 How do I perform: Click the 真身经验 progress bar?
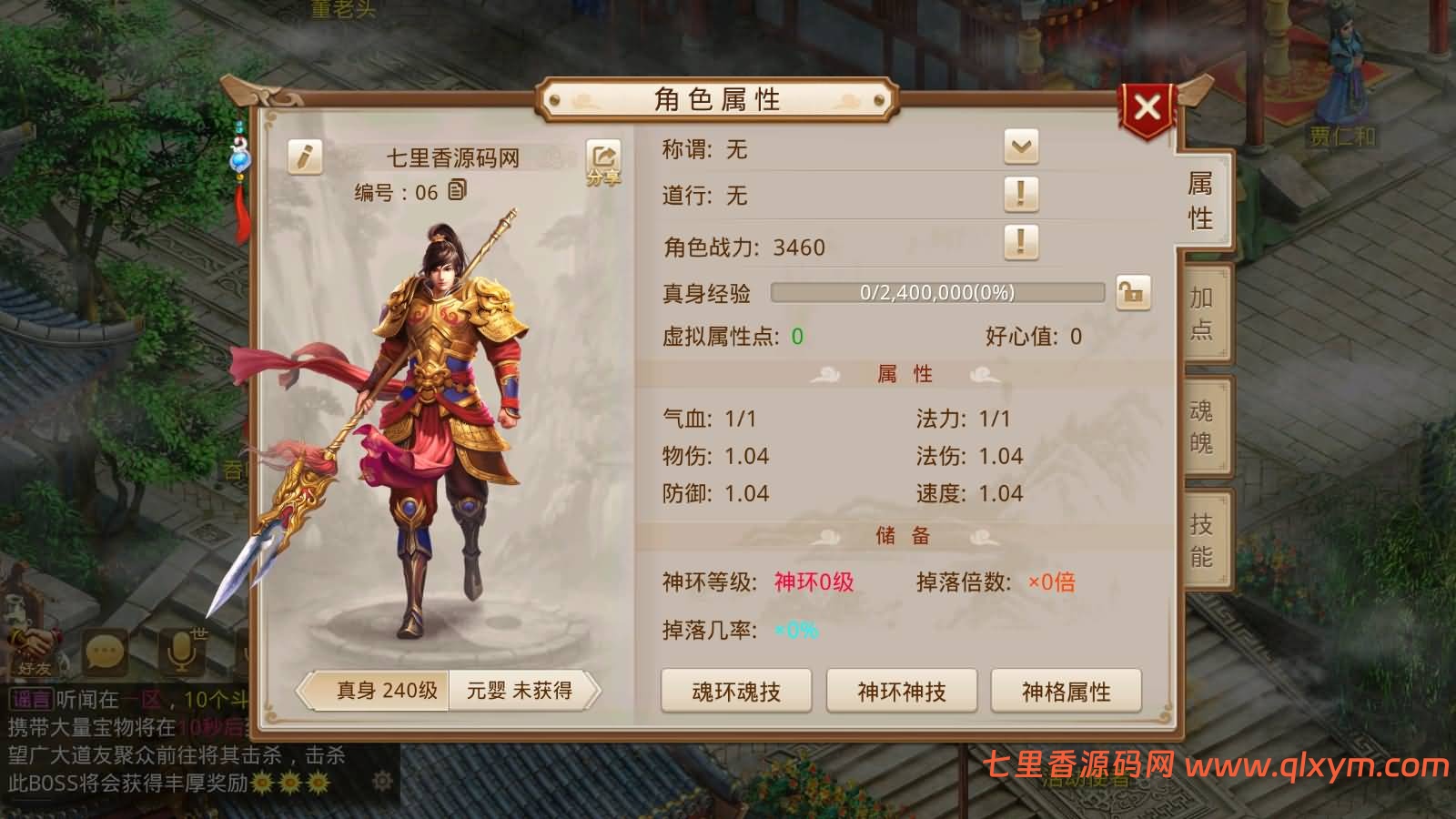tap(937, 293)
